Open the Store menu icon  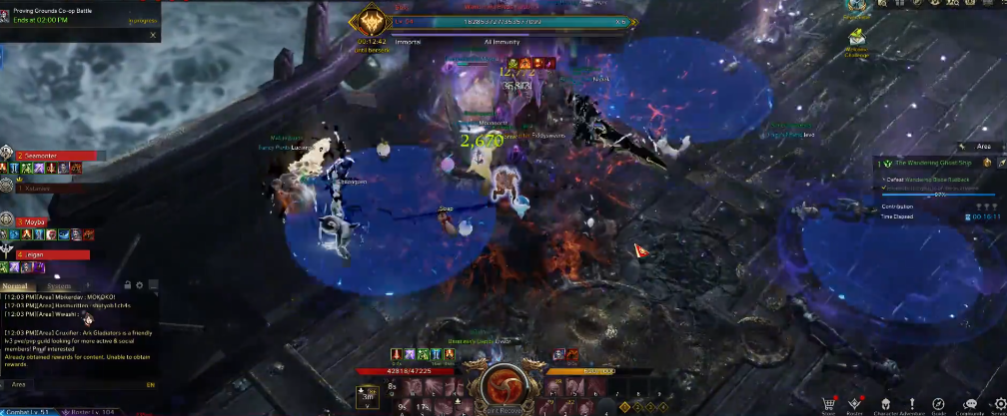pos(828,403)
